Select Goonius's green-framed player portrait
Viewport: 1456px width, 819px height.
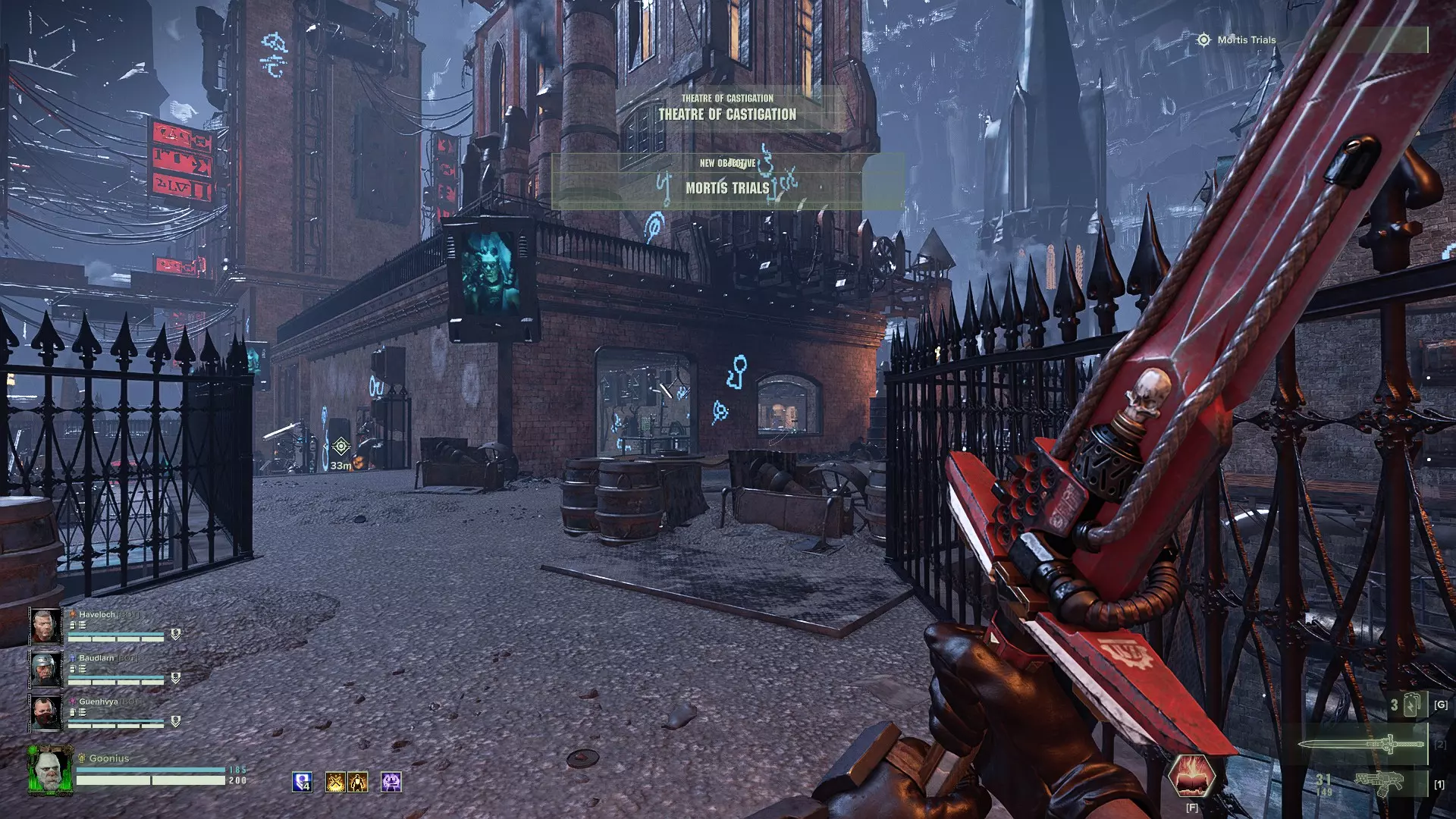pyautogui.click(x=50, y=769)
